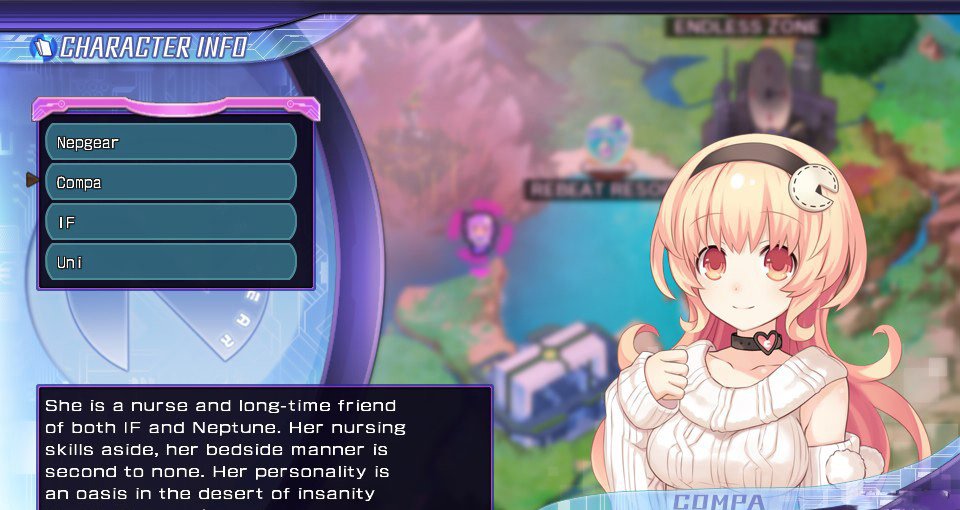Open IF's character info

(x=171, y=222)
